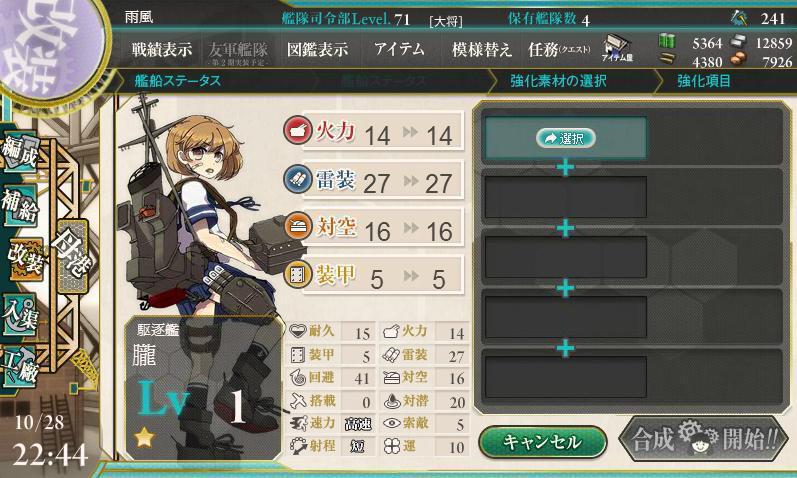Viewport: 797px width, 478px height.
Task: Click the 選択 material select button
Action: pos(566,139)
